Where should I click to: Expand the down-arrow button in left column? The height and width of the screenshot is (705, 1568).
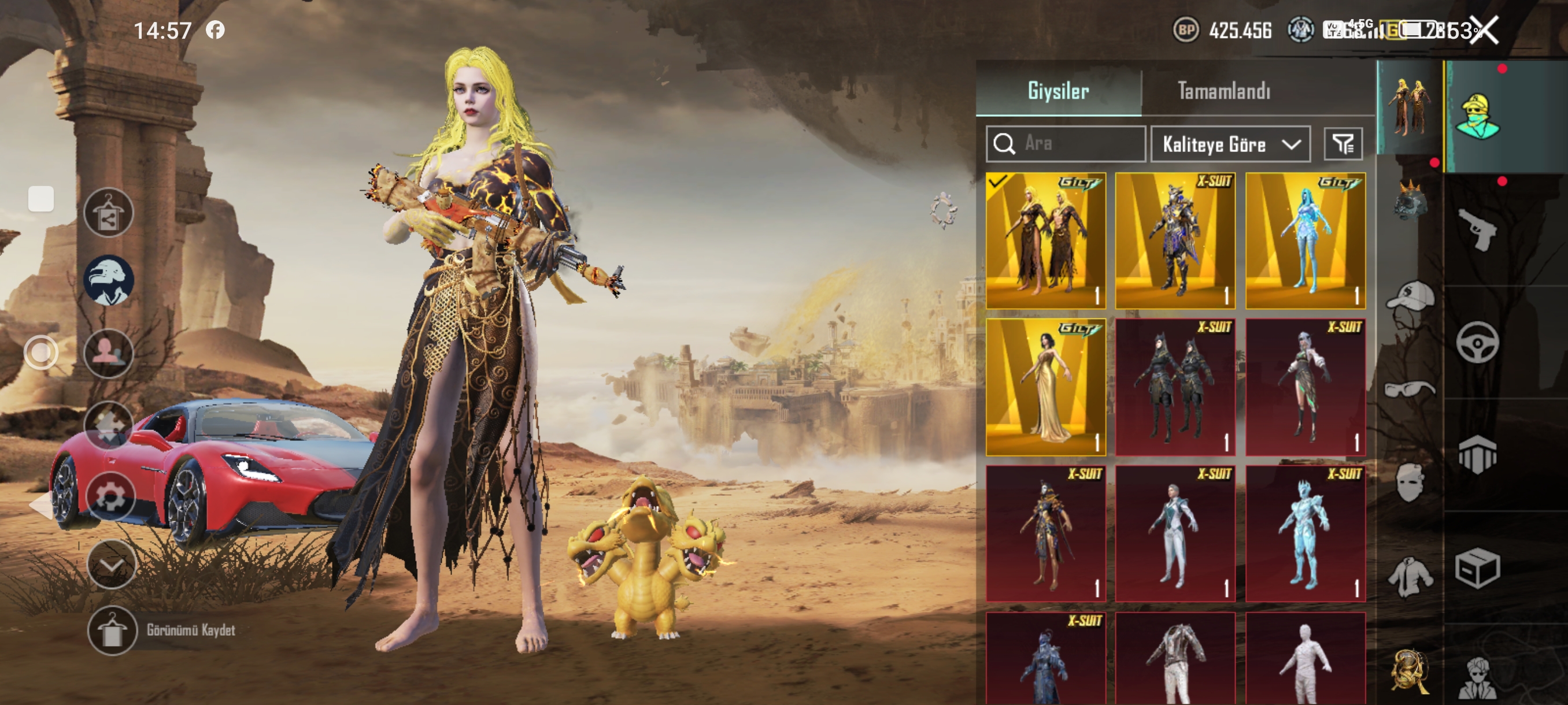[112, 565]
